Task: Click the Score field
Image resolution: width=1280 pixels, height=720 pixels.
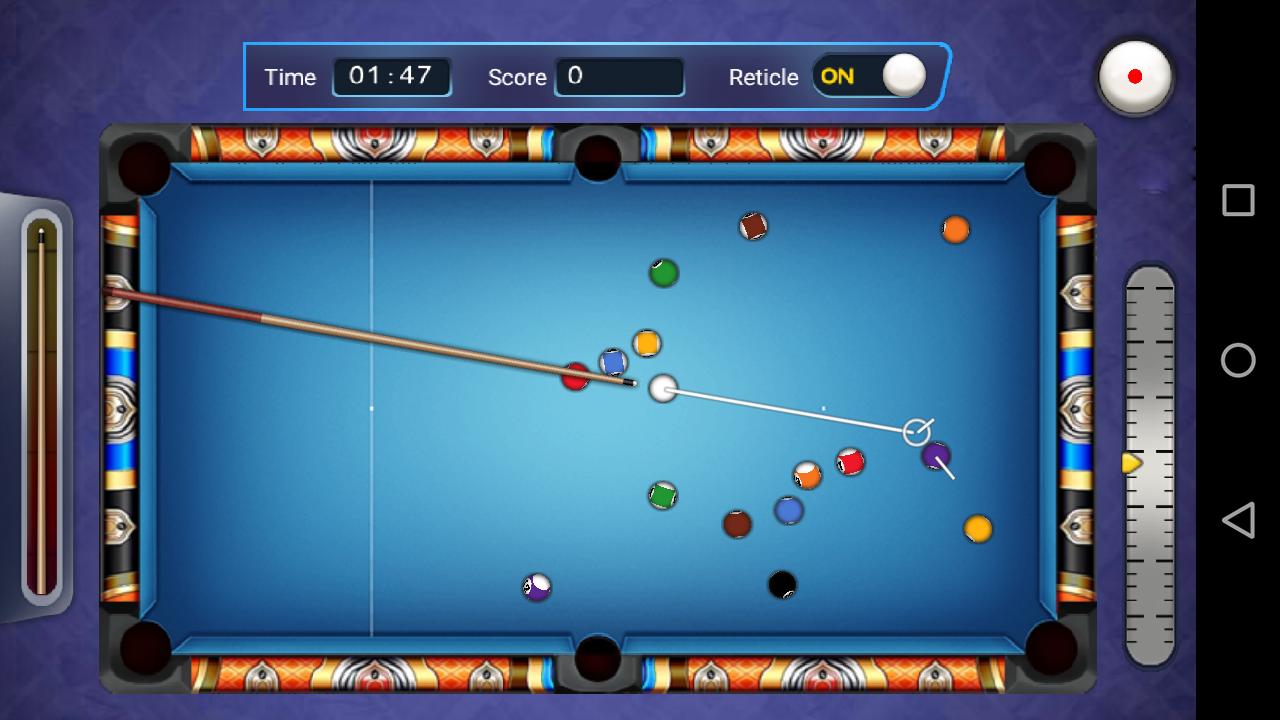Action: [x=620, y=77]
